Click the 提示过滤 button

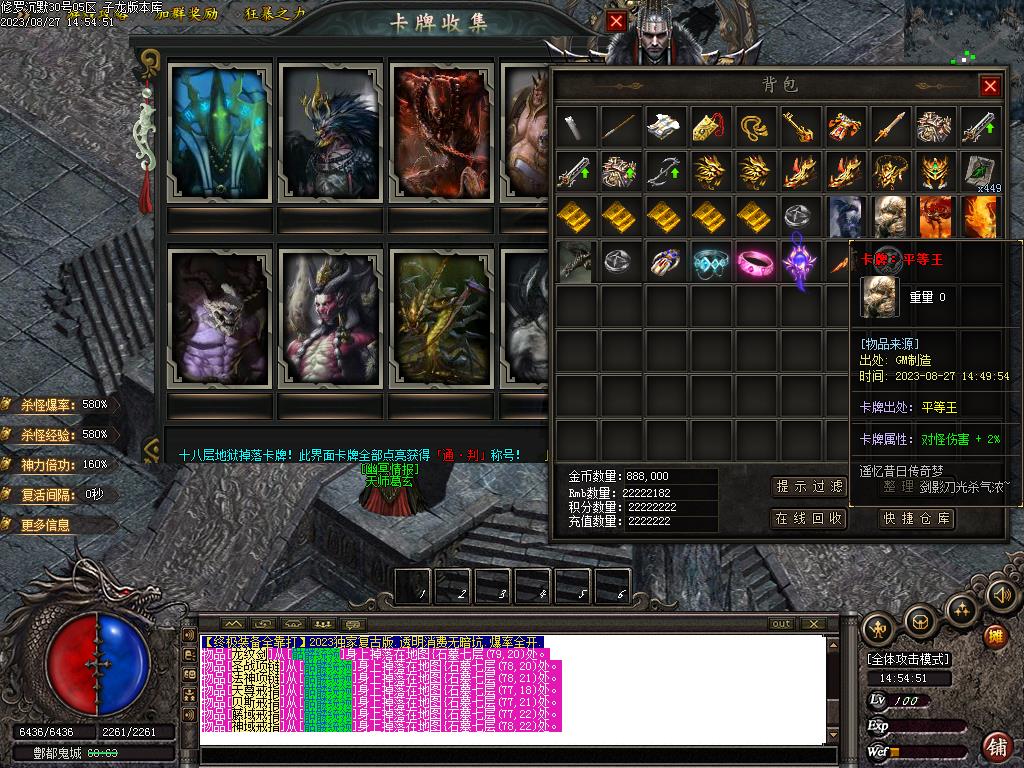(809, 487)
